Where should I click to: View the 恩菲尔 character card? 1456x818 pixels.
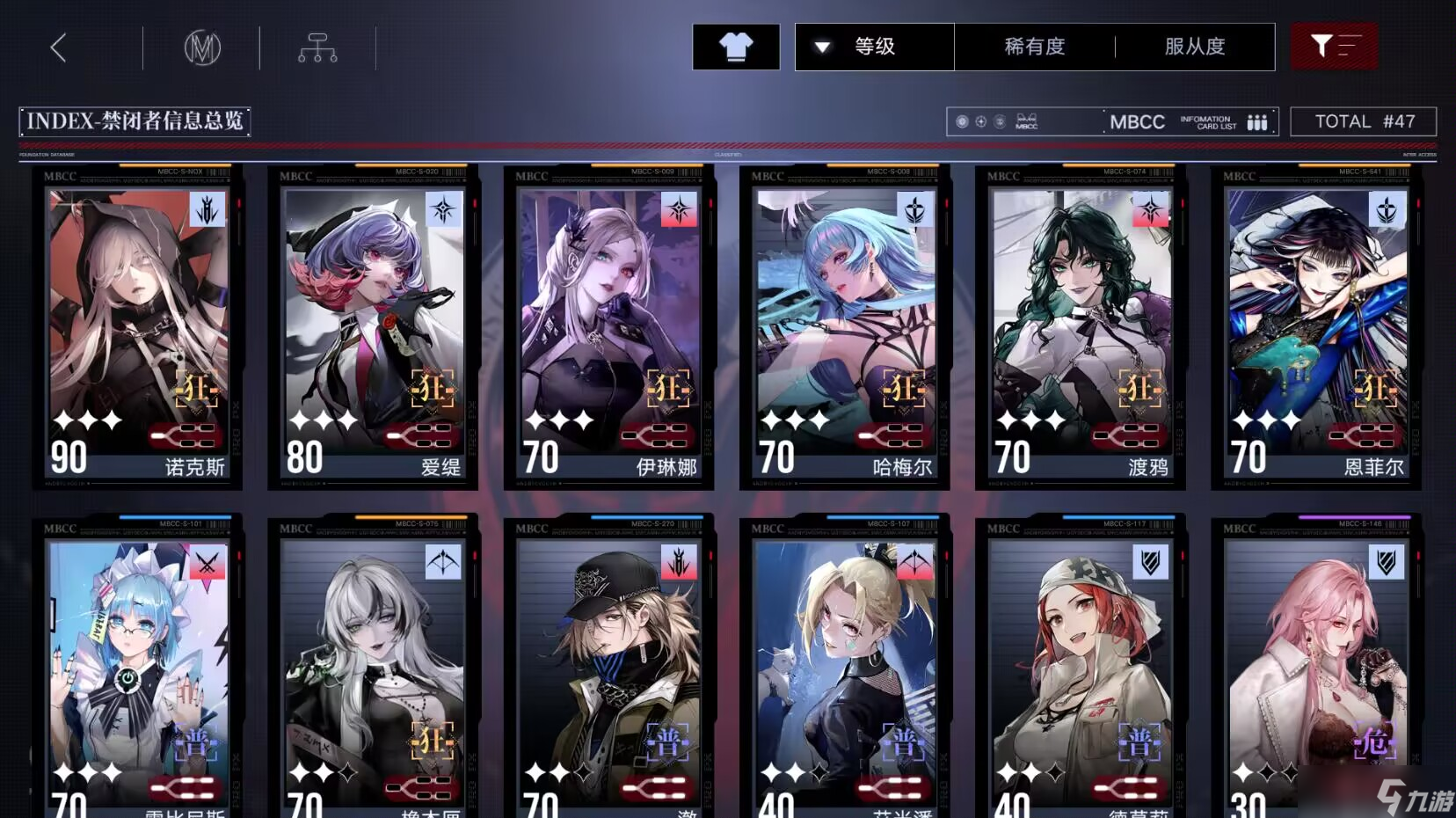click(x=1316, y=325)
